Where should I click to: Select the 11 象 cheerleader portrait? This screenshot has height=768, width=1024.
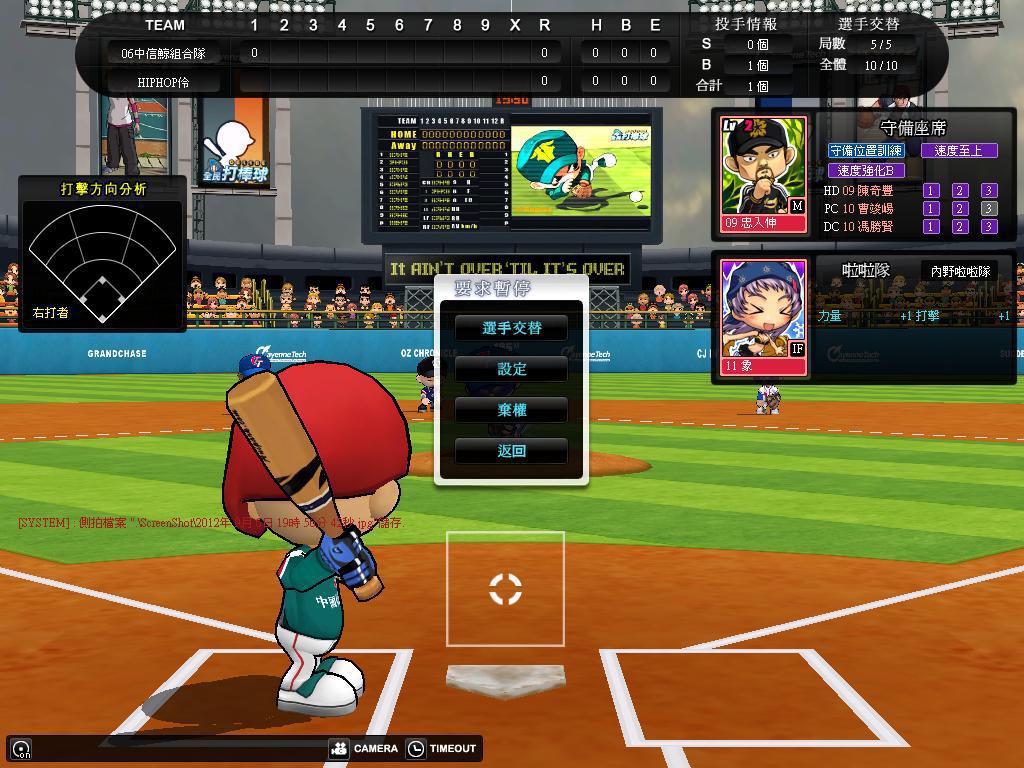click(x=764, y=315)
